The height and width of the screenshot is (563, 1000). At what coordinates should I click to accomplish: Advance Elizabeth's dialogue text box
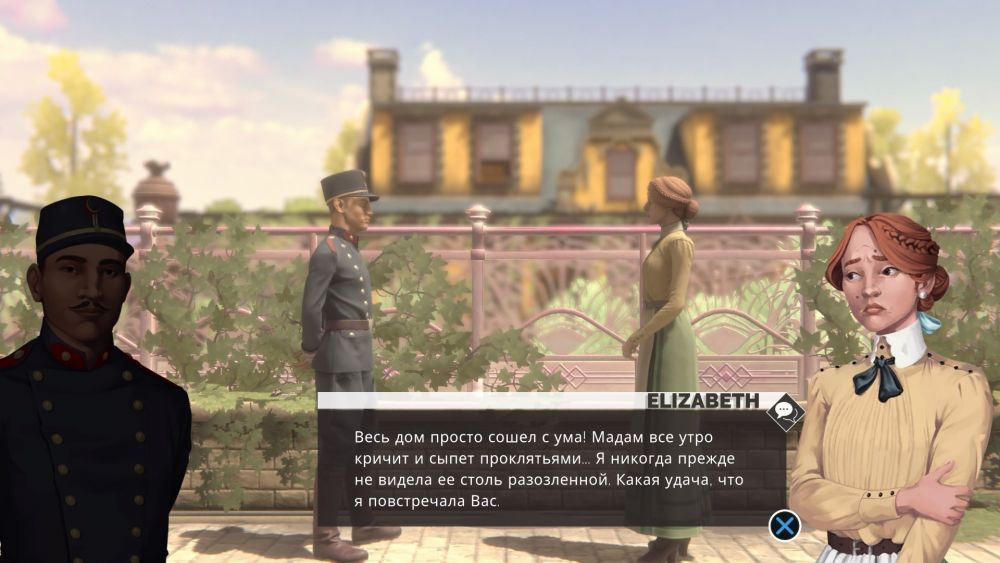click(785, 524)
